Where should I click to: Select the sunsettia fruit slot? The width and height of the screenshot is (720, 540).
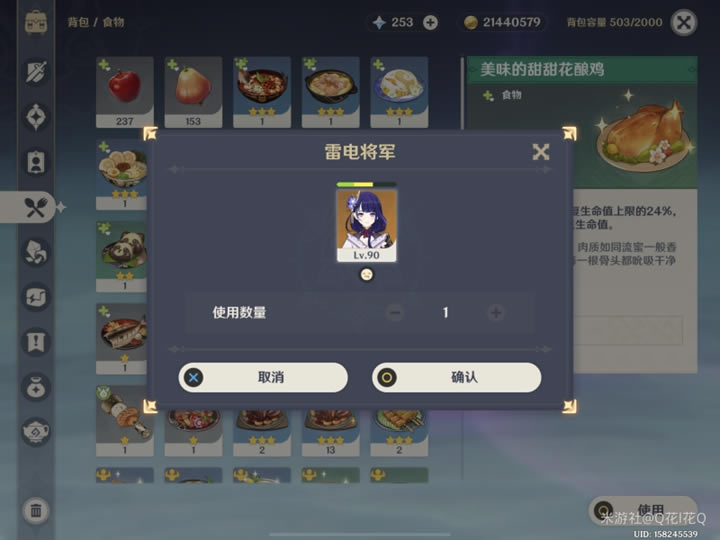[x=193, y=92]
